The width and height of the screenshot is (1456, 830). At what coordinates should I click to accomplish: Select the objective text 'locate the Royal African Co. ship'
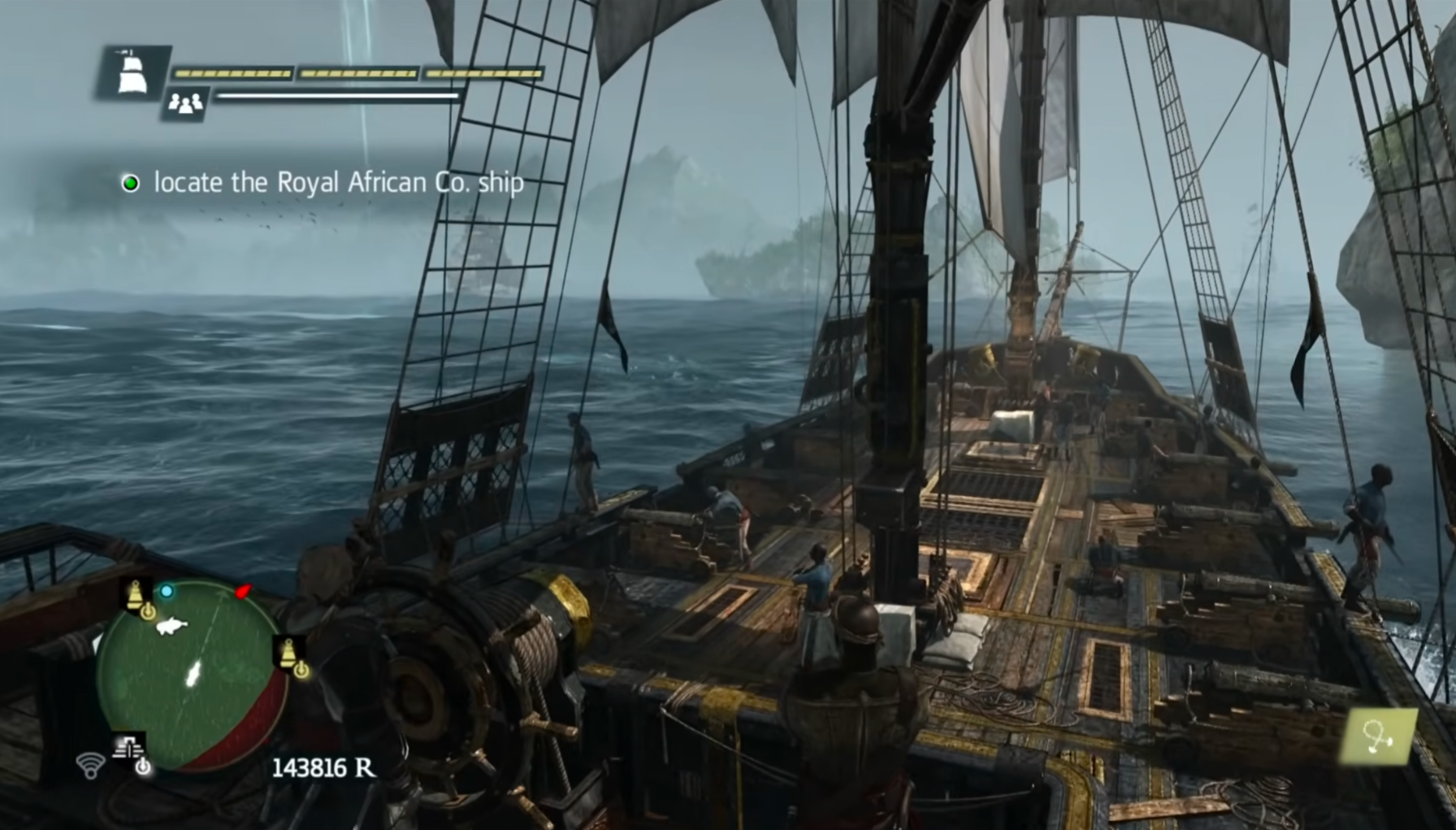338,183
